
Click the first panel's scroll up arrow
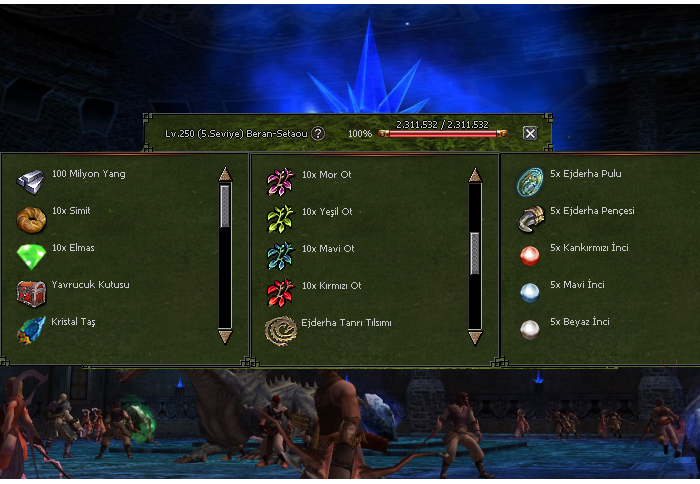225,174
